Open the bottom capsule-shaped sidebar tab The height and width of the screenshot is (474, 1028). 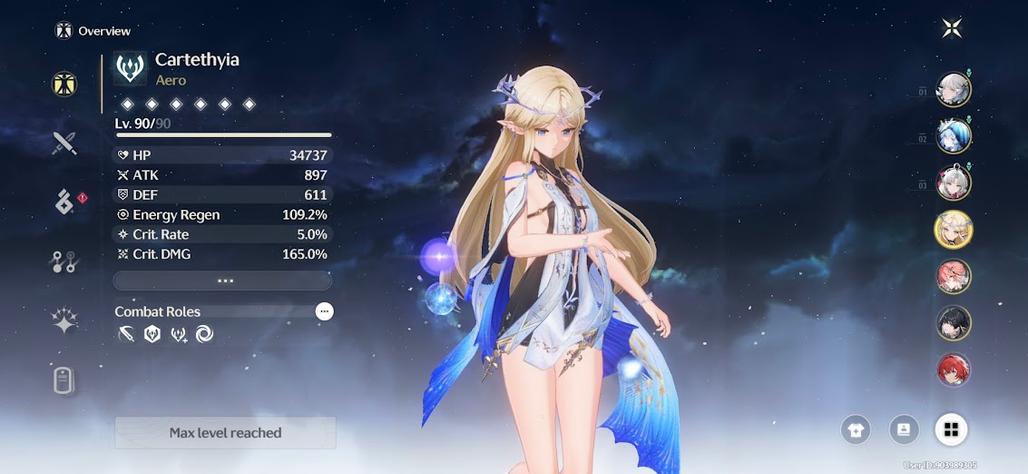coord(65,380)
